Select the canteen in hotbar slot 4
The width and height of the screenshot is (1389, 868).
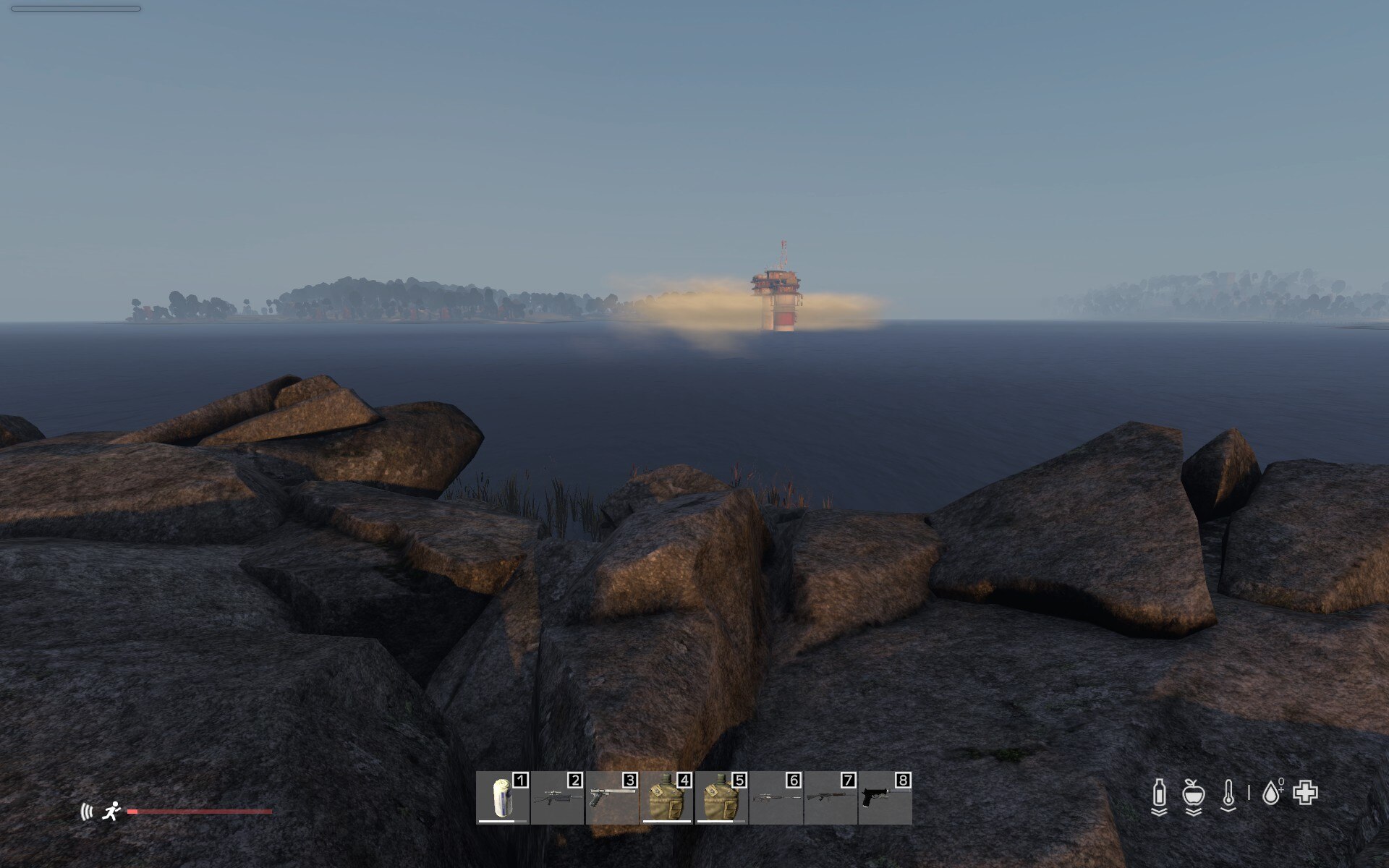(x=666, y=798)
